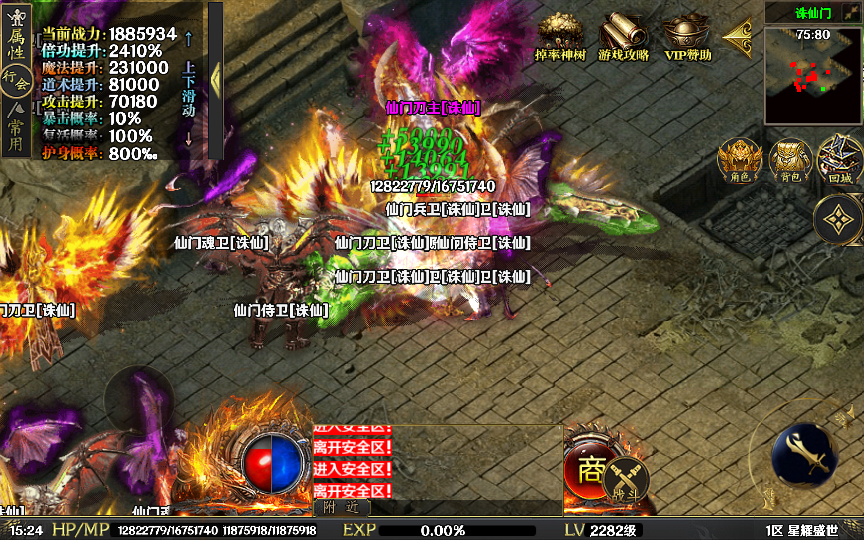Open the VIP赞助 sponsorship menu

pos(687,38)
